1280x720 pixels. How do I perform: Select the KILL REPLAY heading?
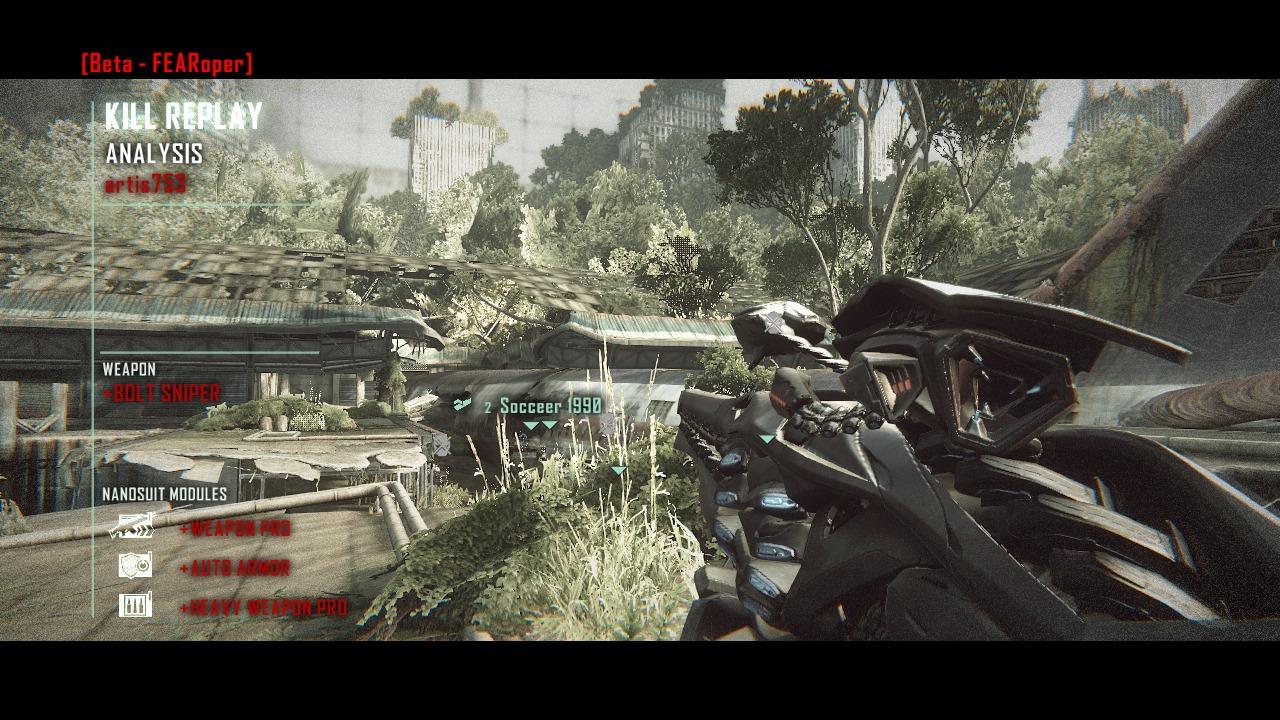pyautogui.click(x=181, y=117)
